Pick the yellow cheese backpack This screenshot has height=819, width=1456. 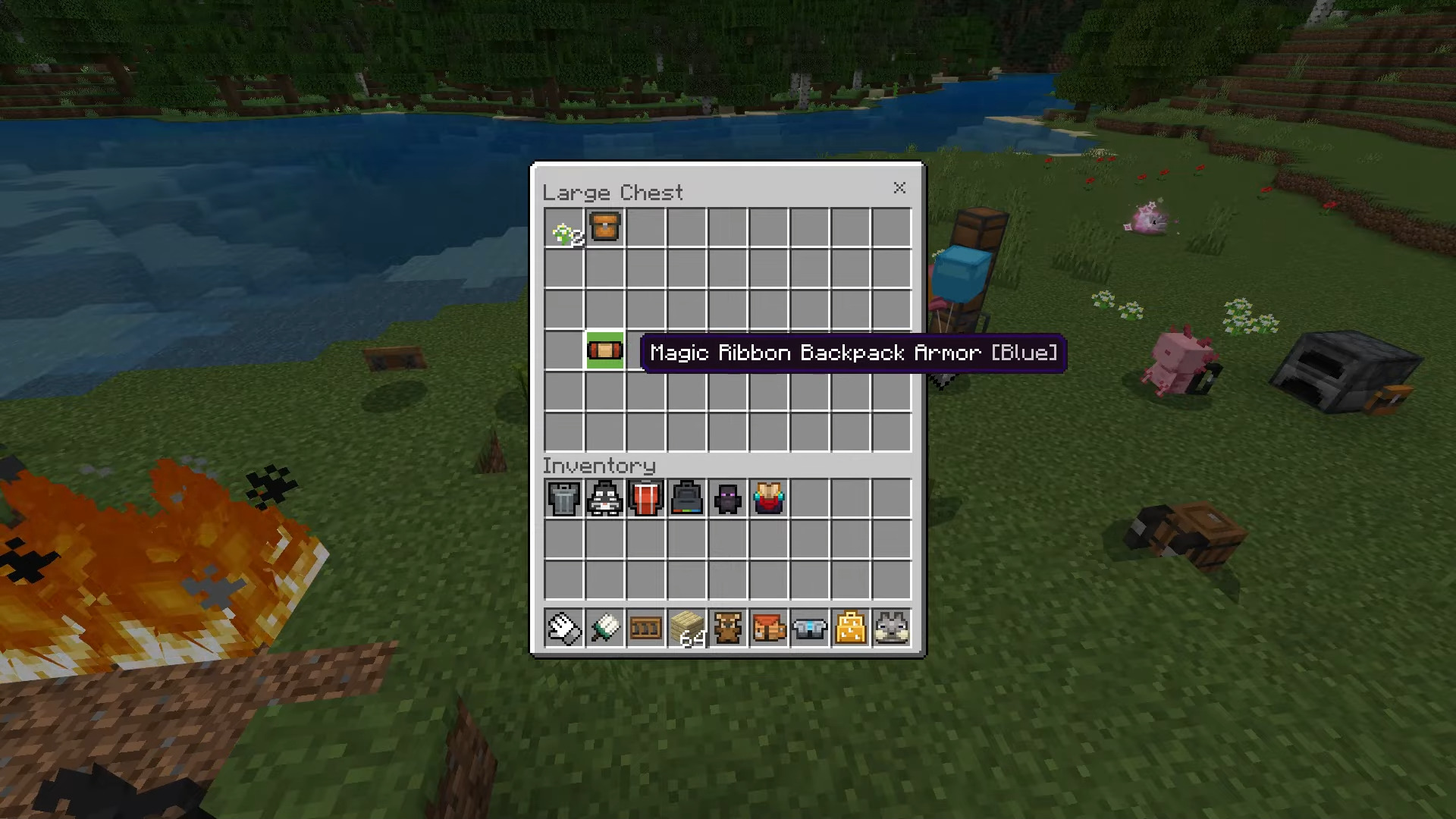[x=851, y=629]
